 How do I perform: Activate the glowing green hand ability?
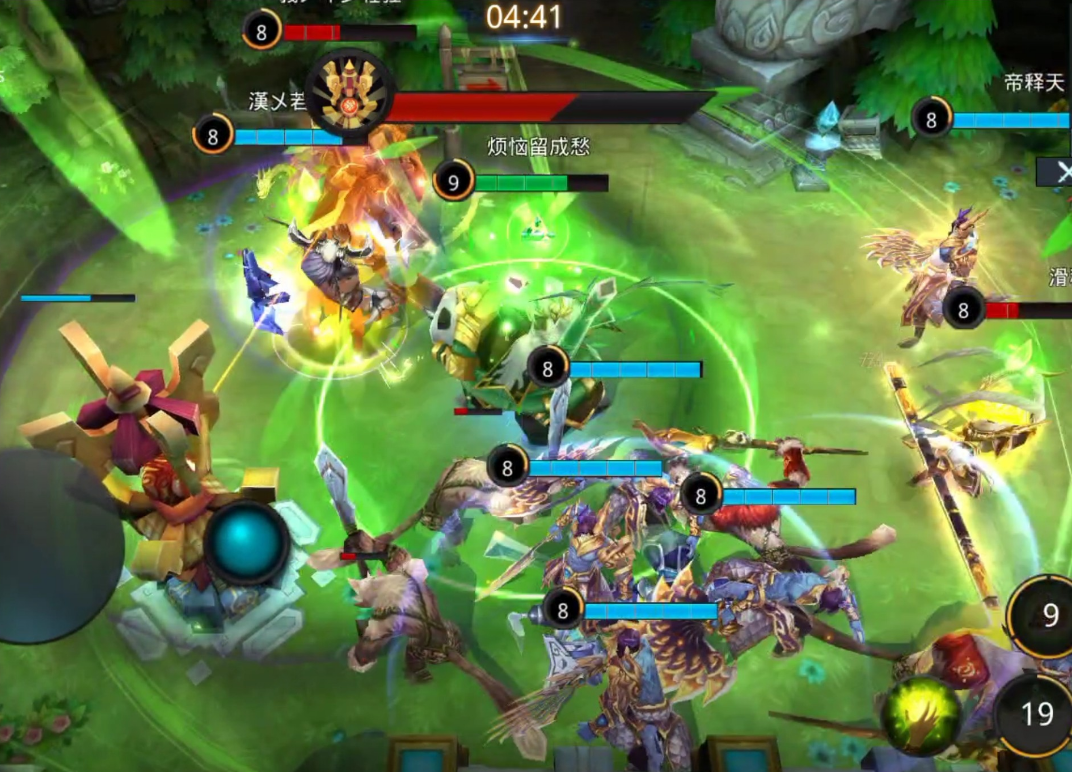(x=920, y=716)
